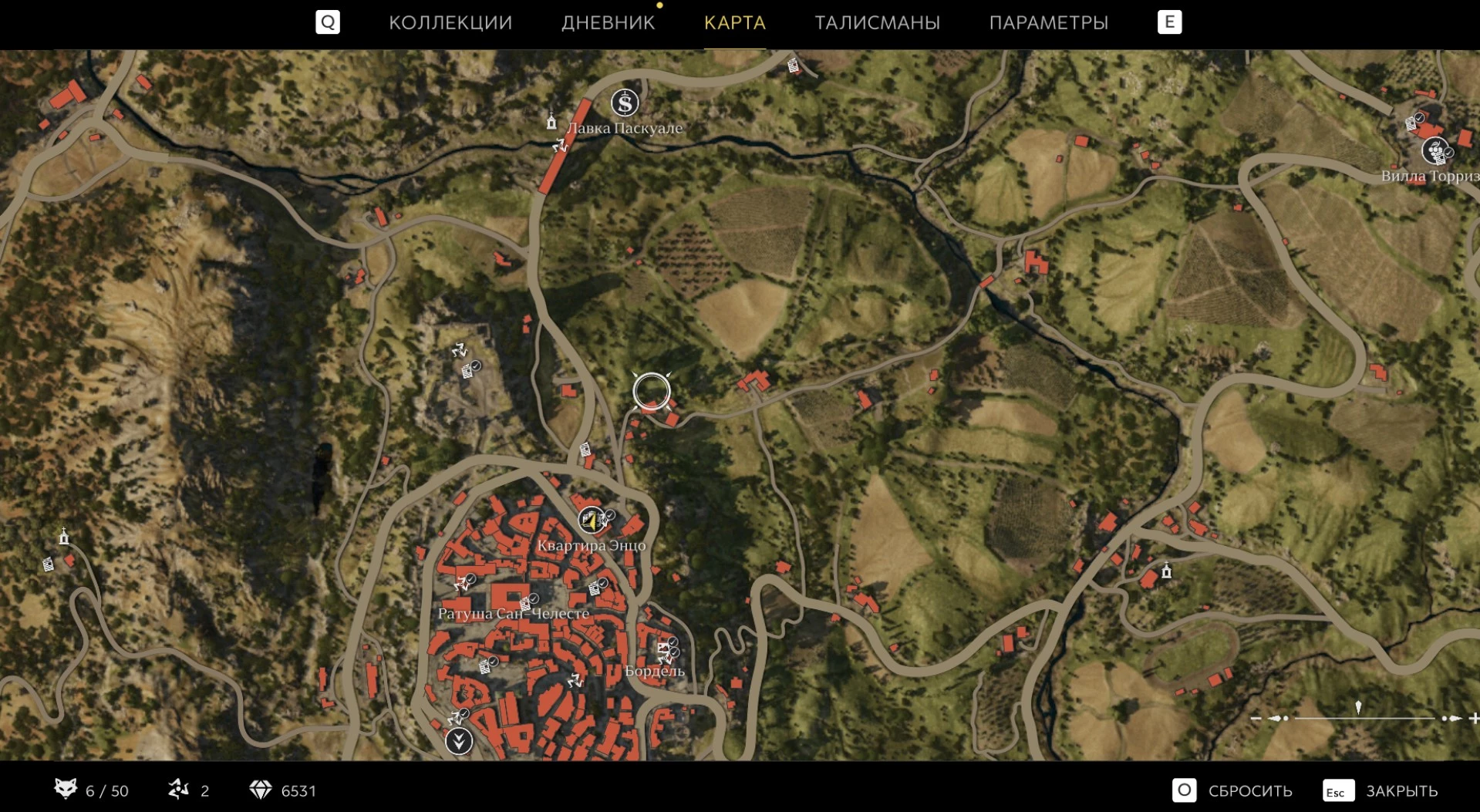Select the Лавка Паскуале dollar shop marker
1480x812 pixels.
click(625, 103)
